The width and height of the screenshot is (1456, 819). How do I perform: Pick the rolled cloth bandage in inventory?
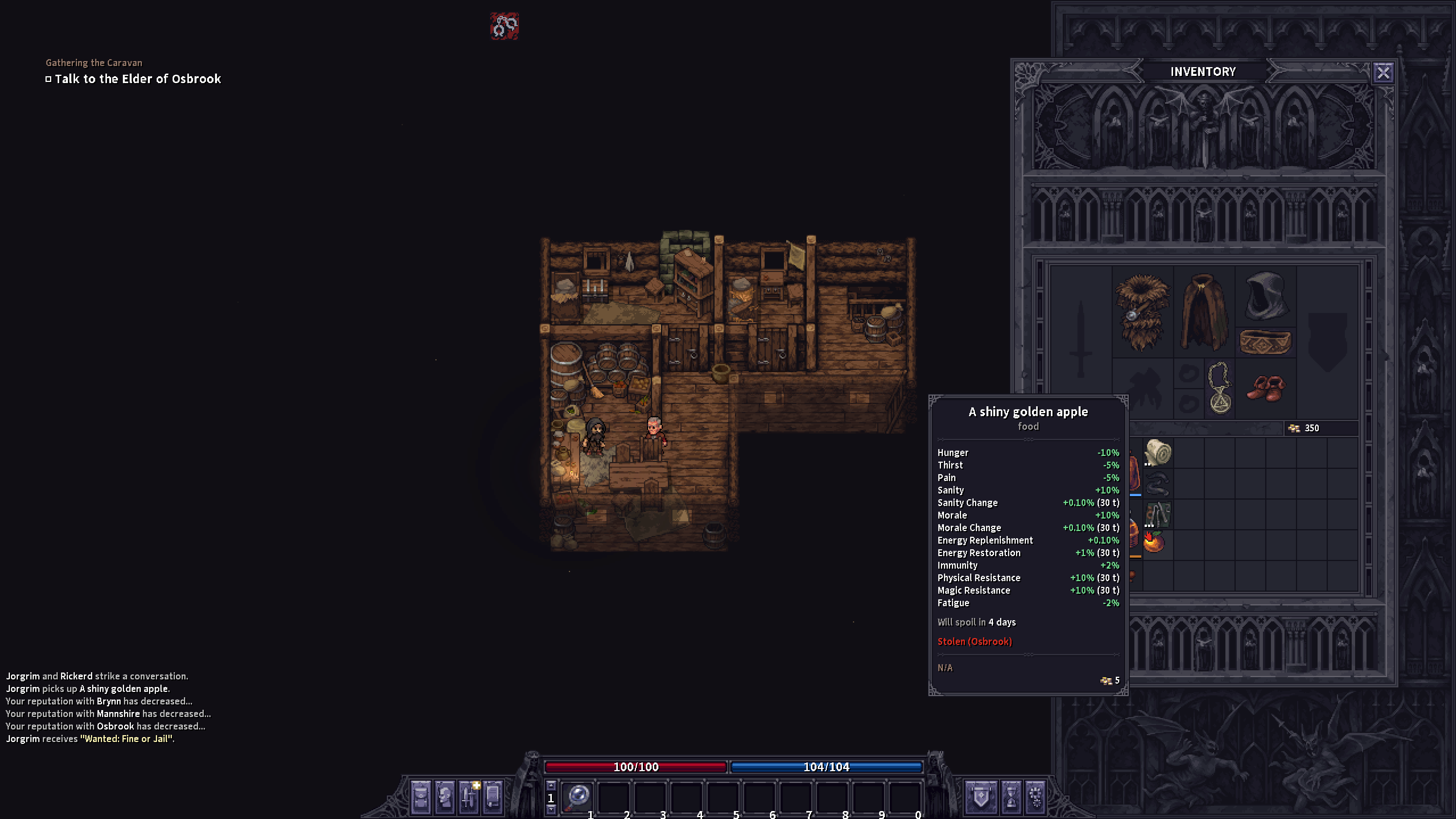tap(1158, 453)
